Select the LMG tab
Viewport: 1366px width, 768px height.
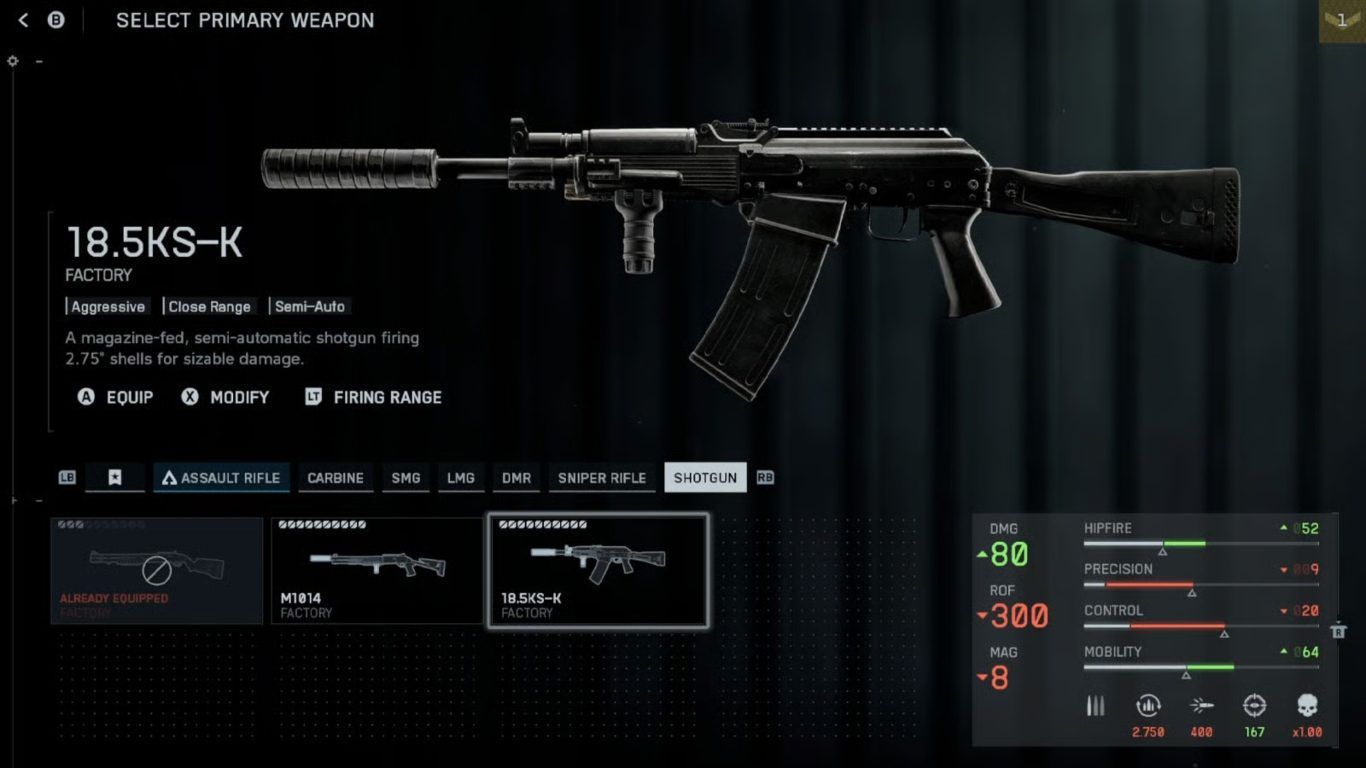460,478
